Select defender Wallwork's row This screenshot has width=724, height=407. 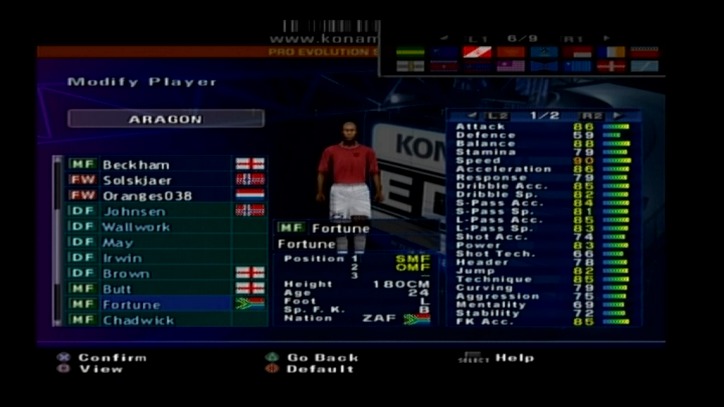tap(150, 227)
